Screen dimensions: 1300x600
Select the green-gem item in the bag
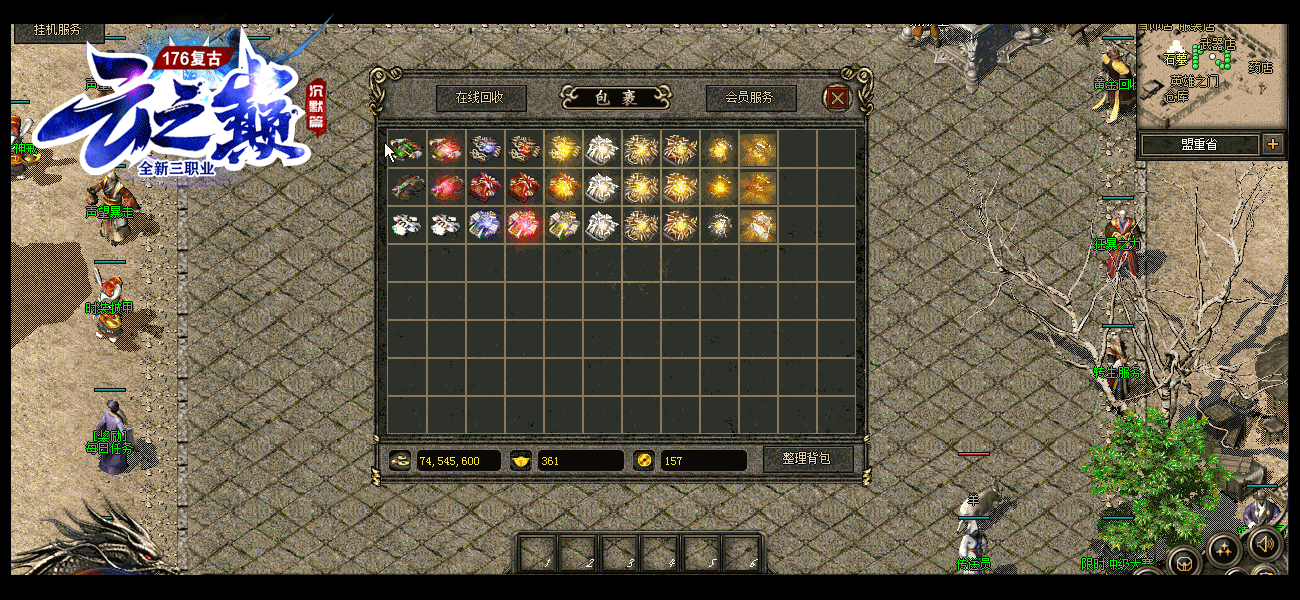406,149
